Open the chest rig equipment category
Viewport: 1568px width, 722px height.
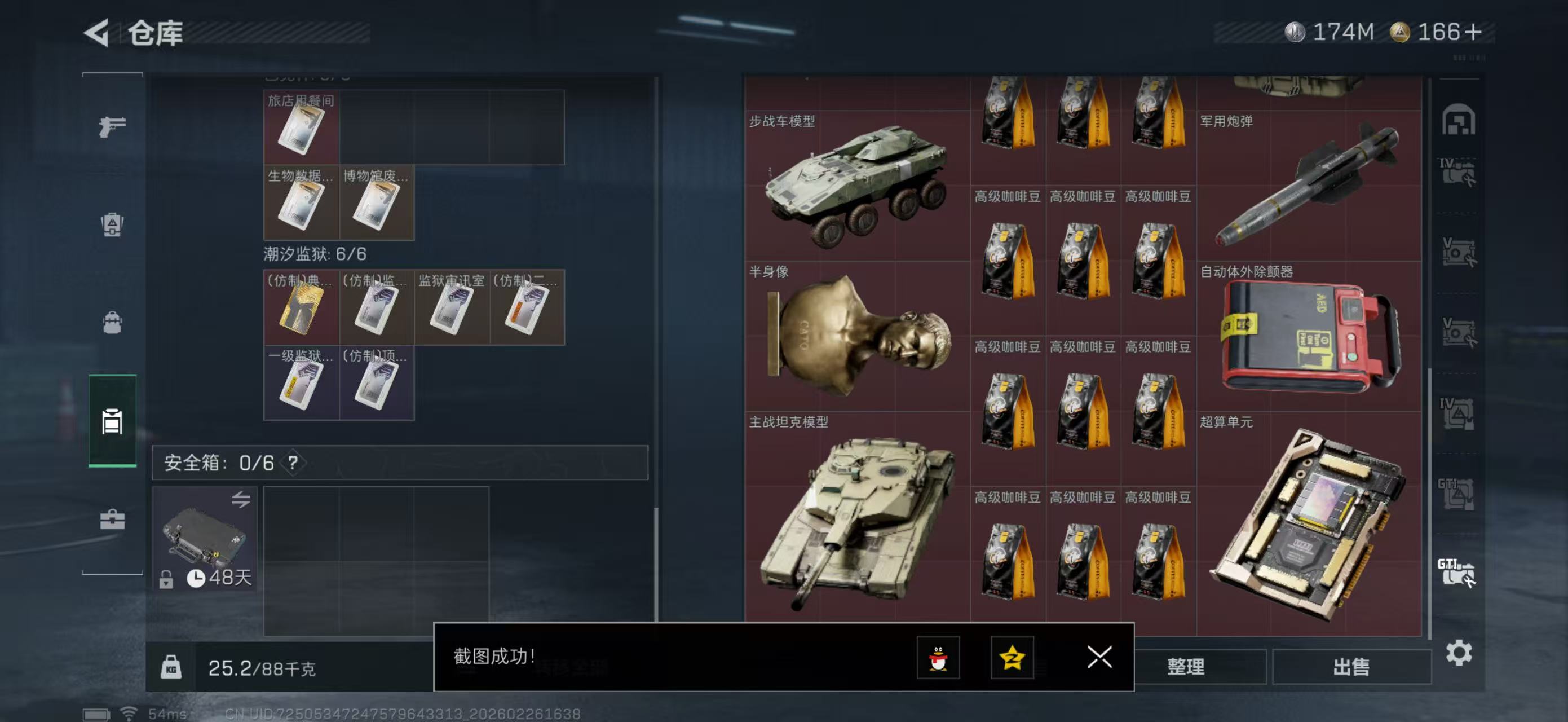pos(113,225)
